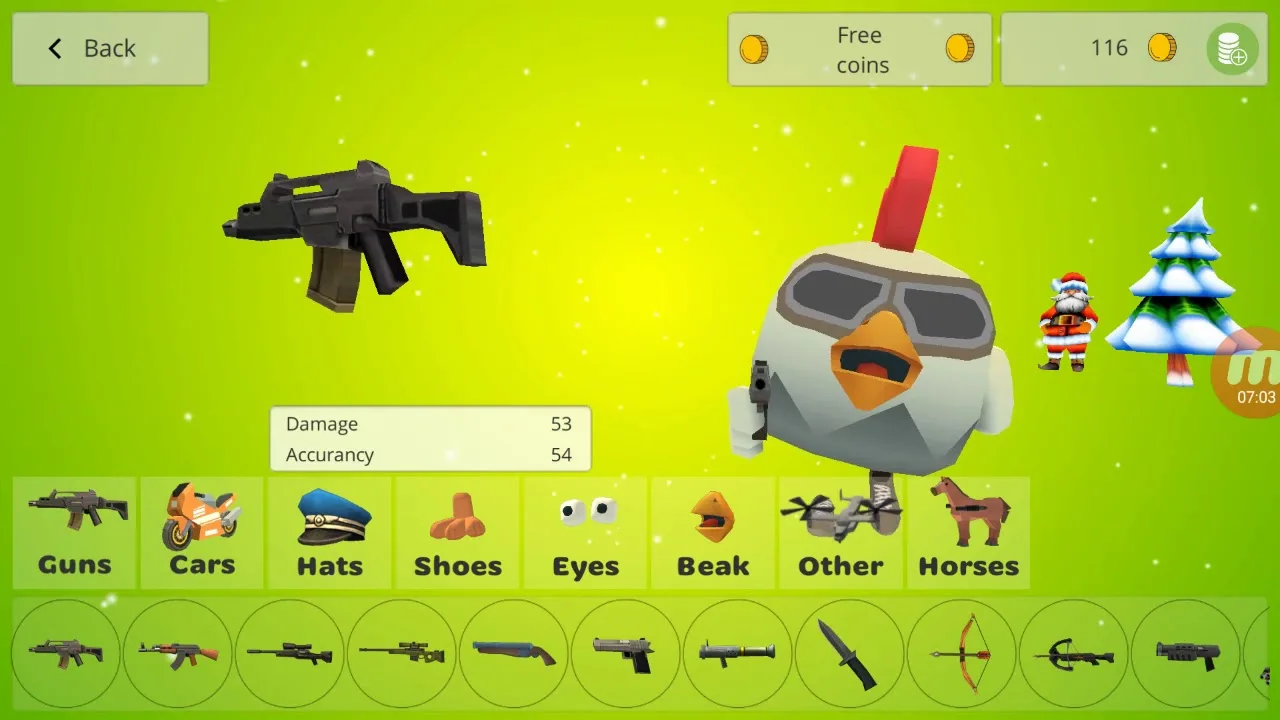1280x720 pixels.
Task: Open coin purchase with the coin stack icon
Action: (x=1232, y=48)
